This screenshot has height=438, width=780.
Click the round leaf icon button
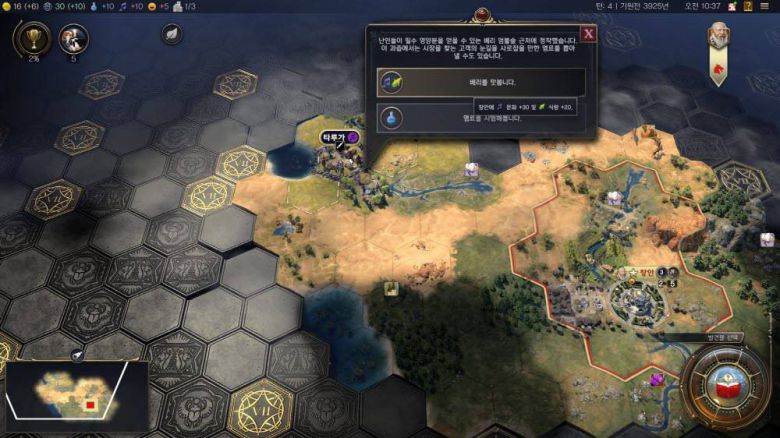[x=171, y=33]
